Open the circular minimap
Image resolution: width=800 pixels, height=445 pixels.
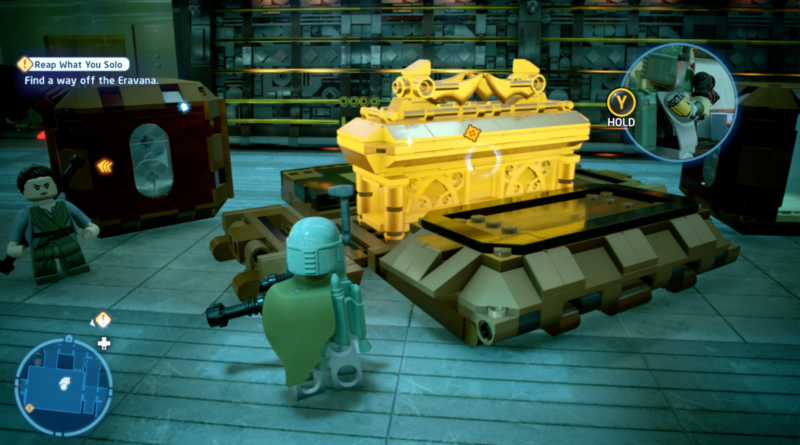[63, 386]
